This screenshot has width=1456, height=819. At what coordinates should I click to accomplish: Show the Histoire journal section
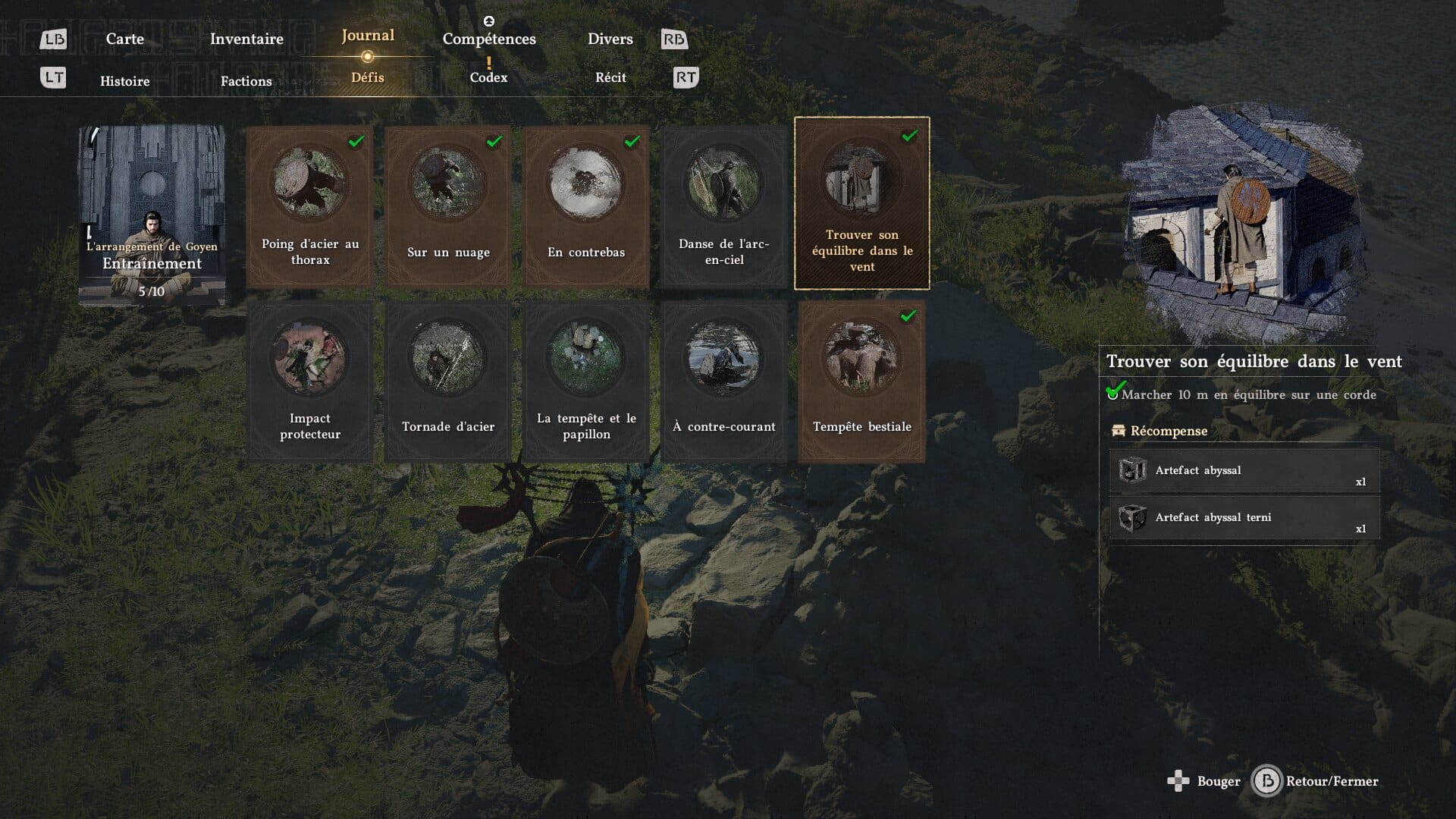[125, 81]
